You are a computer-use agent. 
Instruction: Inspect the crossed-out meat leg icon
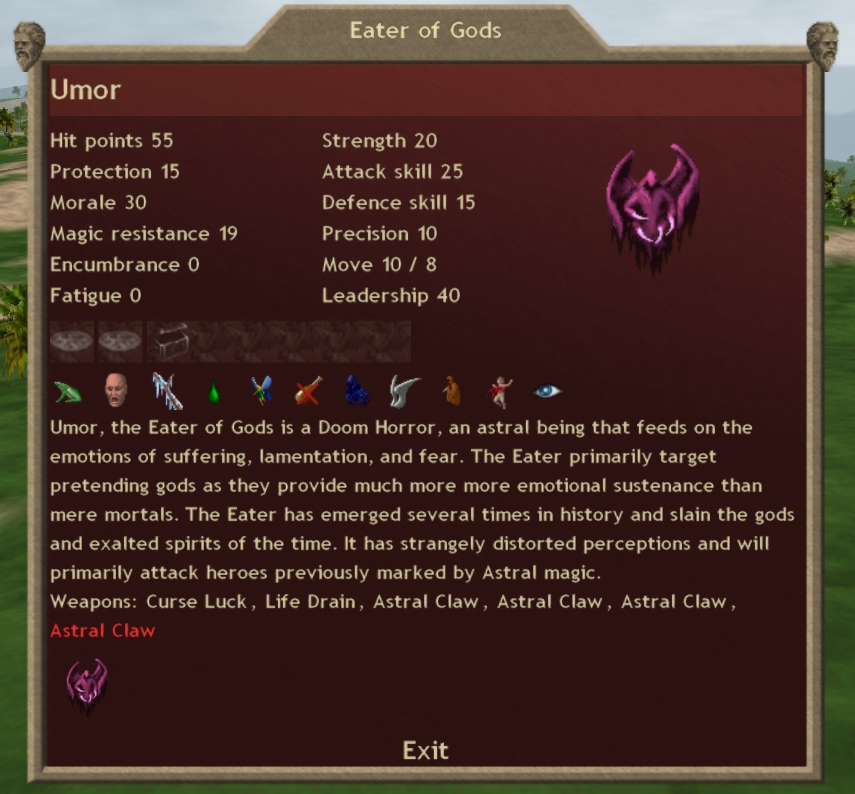coord(308,391)
